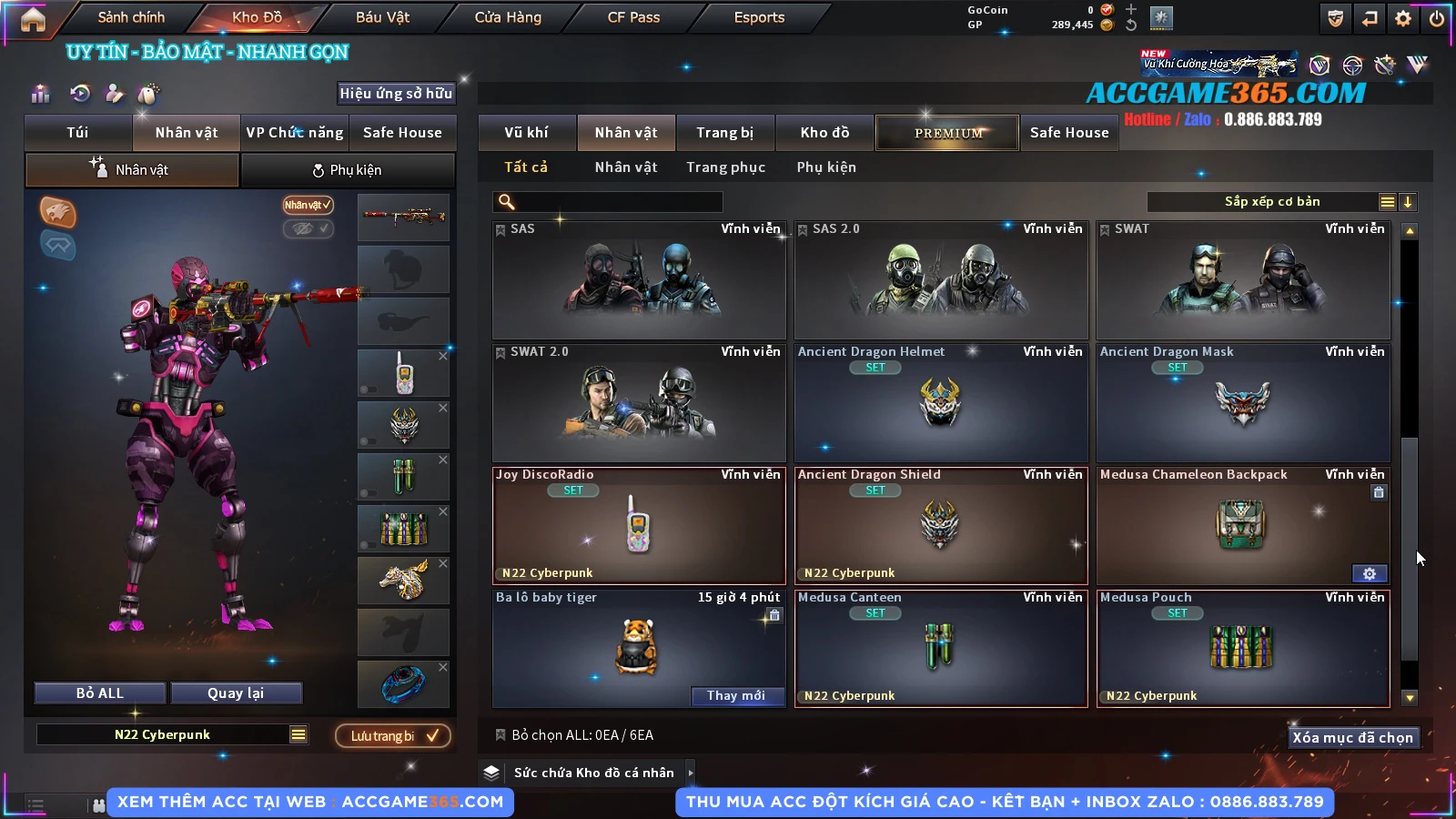Switch to the Vũ khí tab

point(526,133)
